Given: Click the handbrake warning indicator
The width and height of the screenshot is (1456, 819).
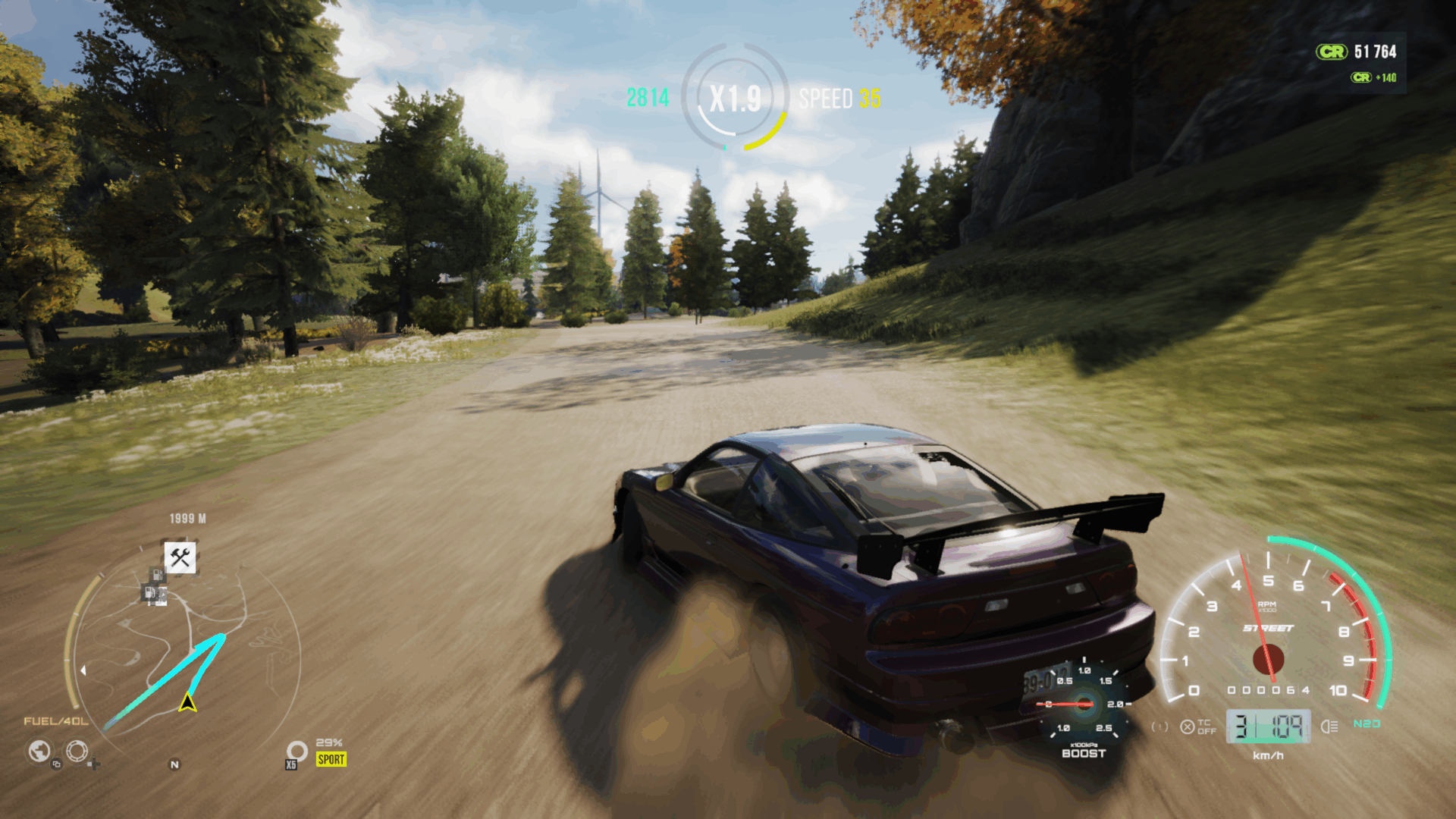Looking at the screenshot, I should [1159, 726].
